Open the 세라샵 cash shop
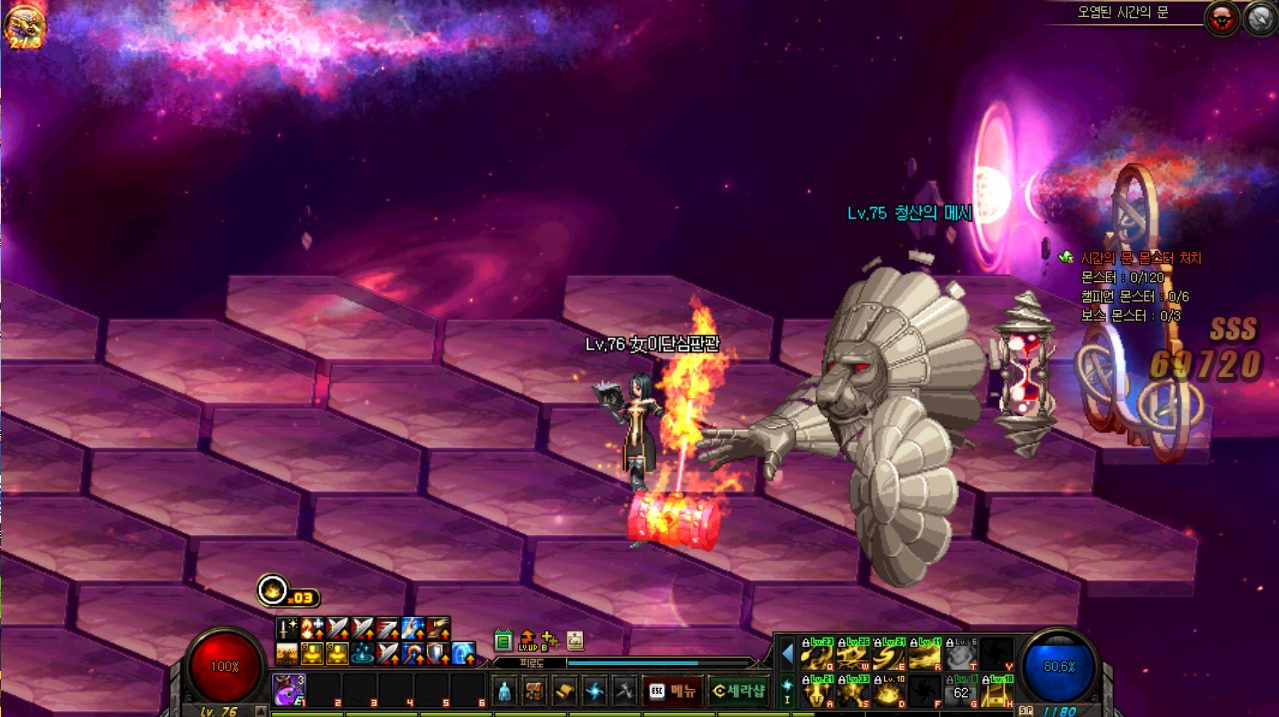The width and height of the screenshot is (1279, 717). (738, 690)
